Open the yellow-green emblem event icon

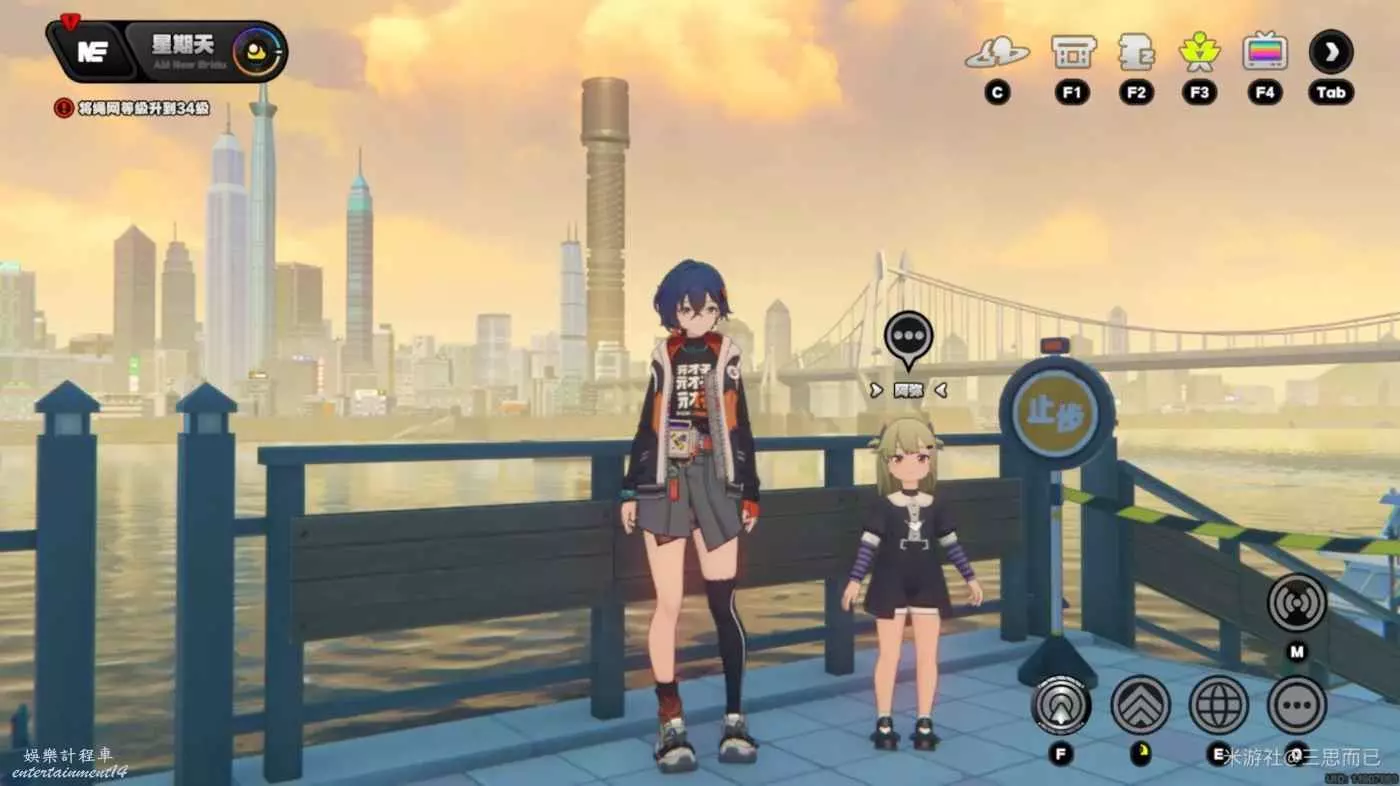1199,52
